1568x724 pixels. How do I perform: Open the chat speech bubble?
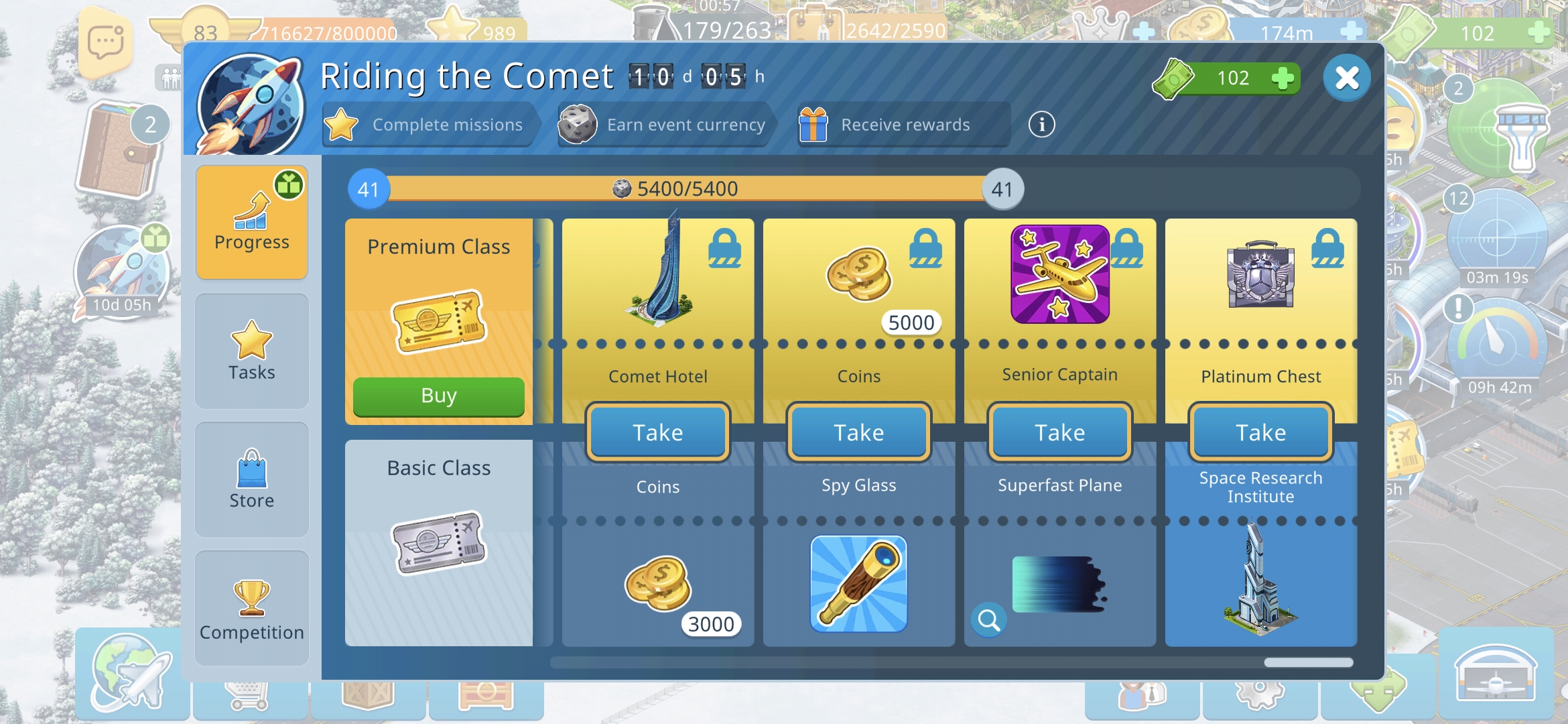[106, 42]
